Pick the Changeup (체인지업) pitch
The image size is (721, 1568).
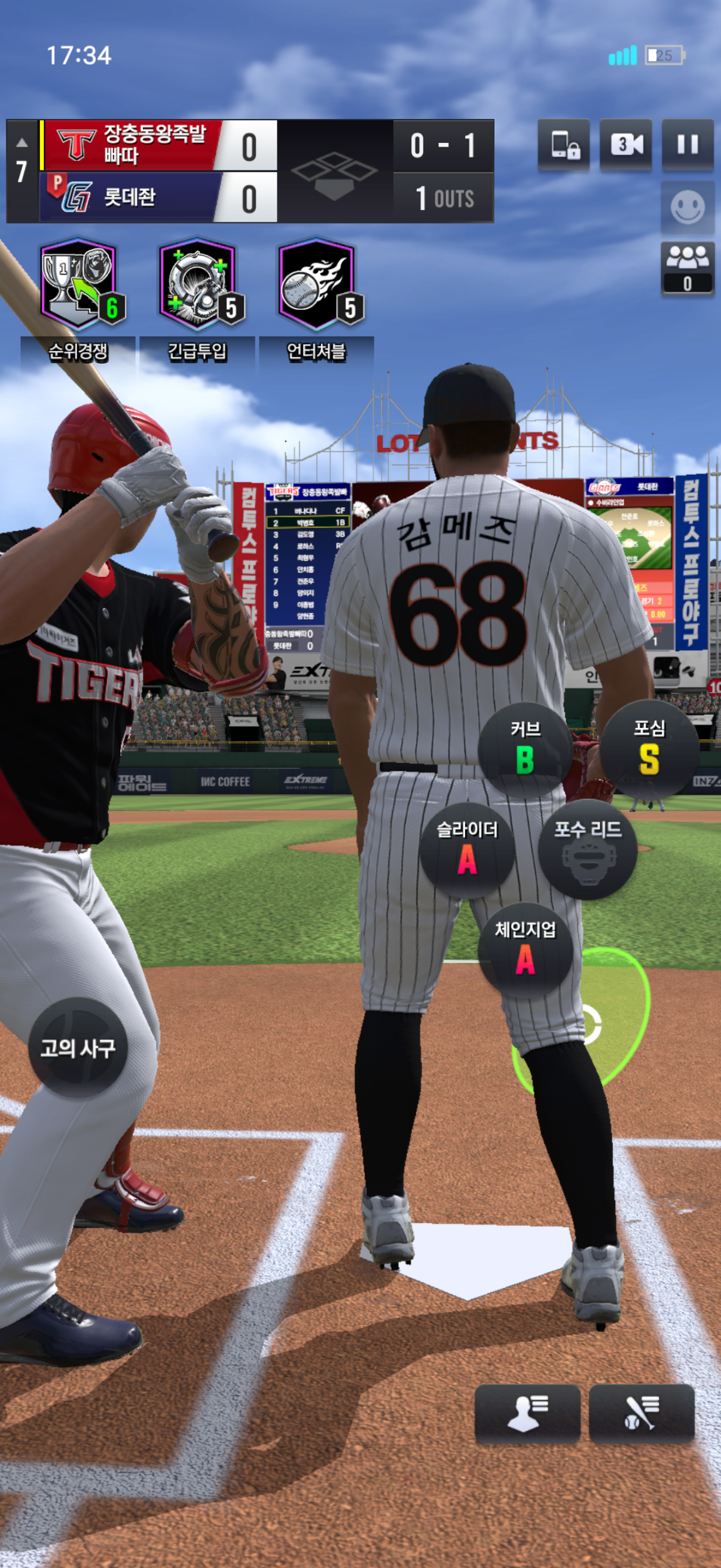(525, 950)
